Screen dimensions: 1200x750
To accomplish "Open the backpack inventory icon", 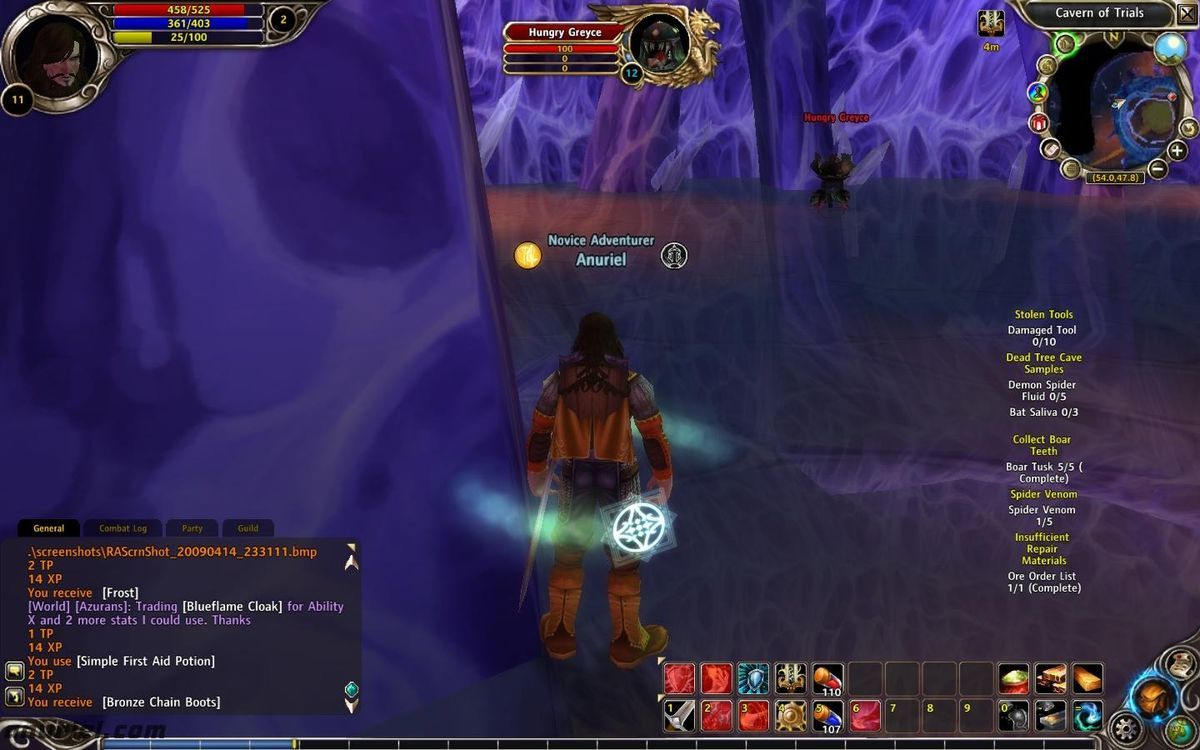I will [1153, 695].
